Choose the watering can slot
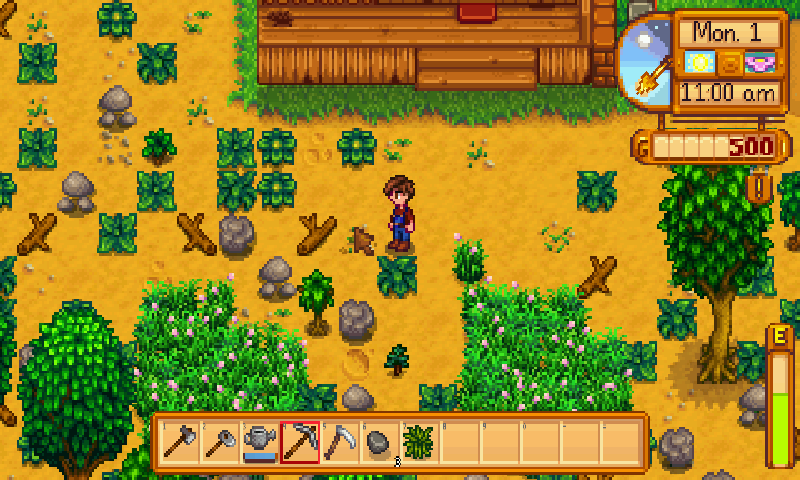Screen dimensions: 800x480 (x=260, y=442)
